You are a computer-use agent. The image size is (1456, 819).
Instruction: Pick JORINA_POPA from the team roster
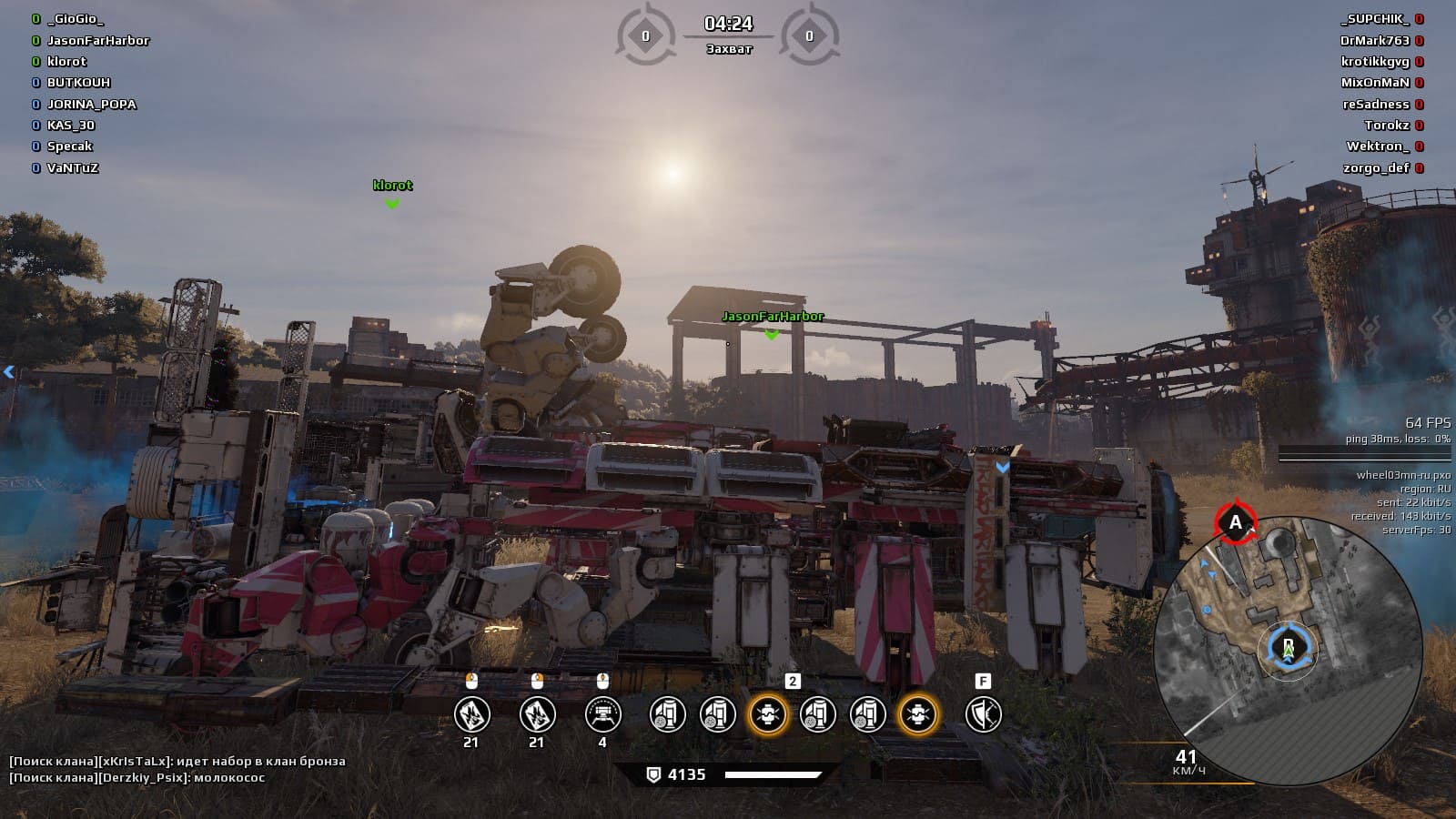point(91,104)
